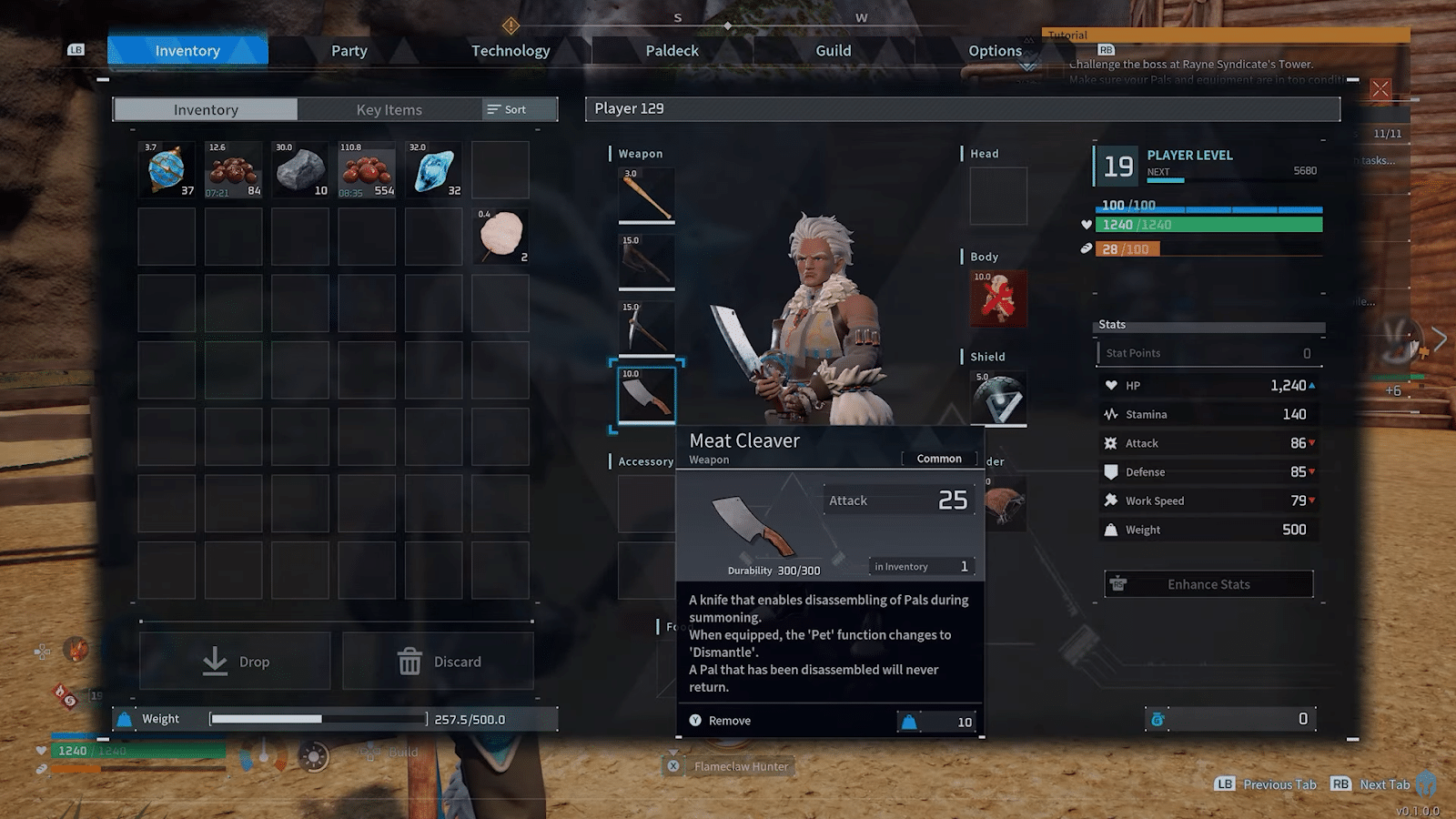Click the berries stack showing timer 07:21

pyautogui.click(x=233, y=168)
